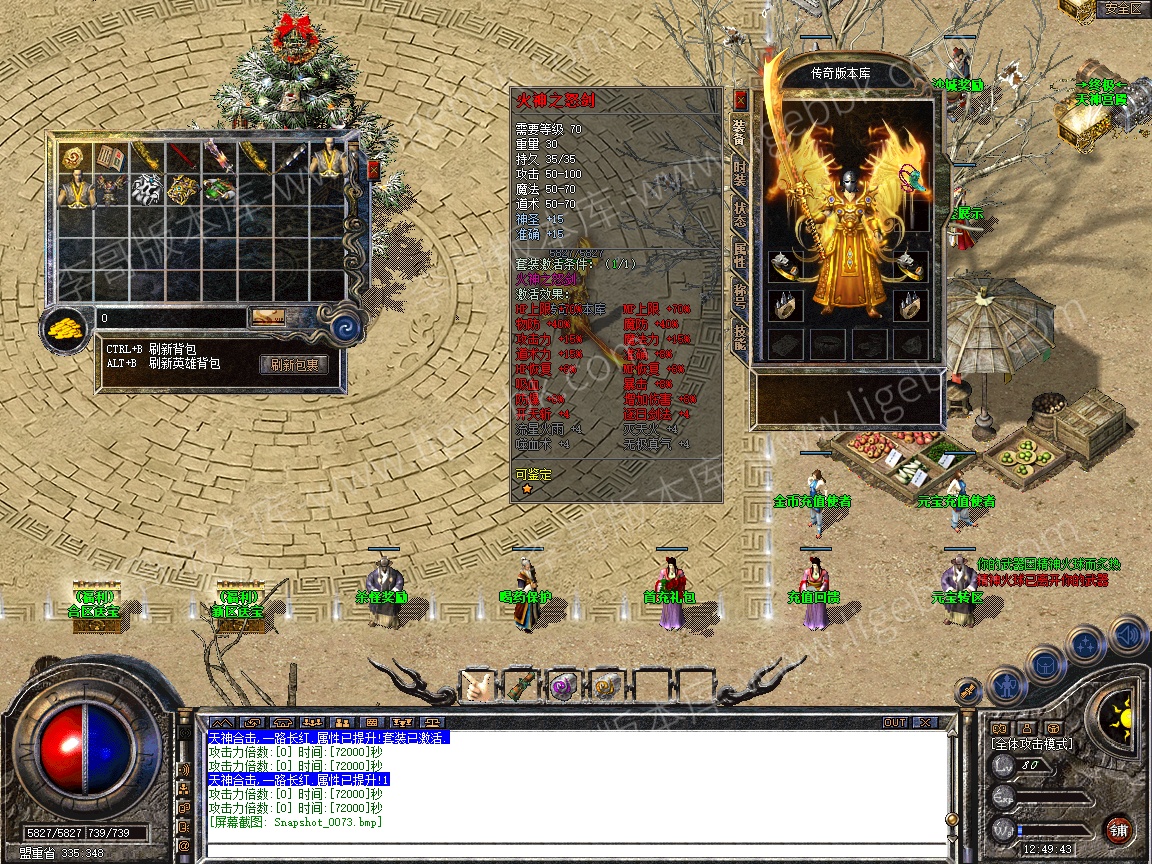Activate the purple orb hotbar item

coord(563,687)
